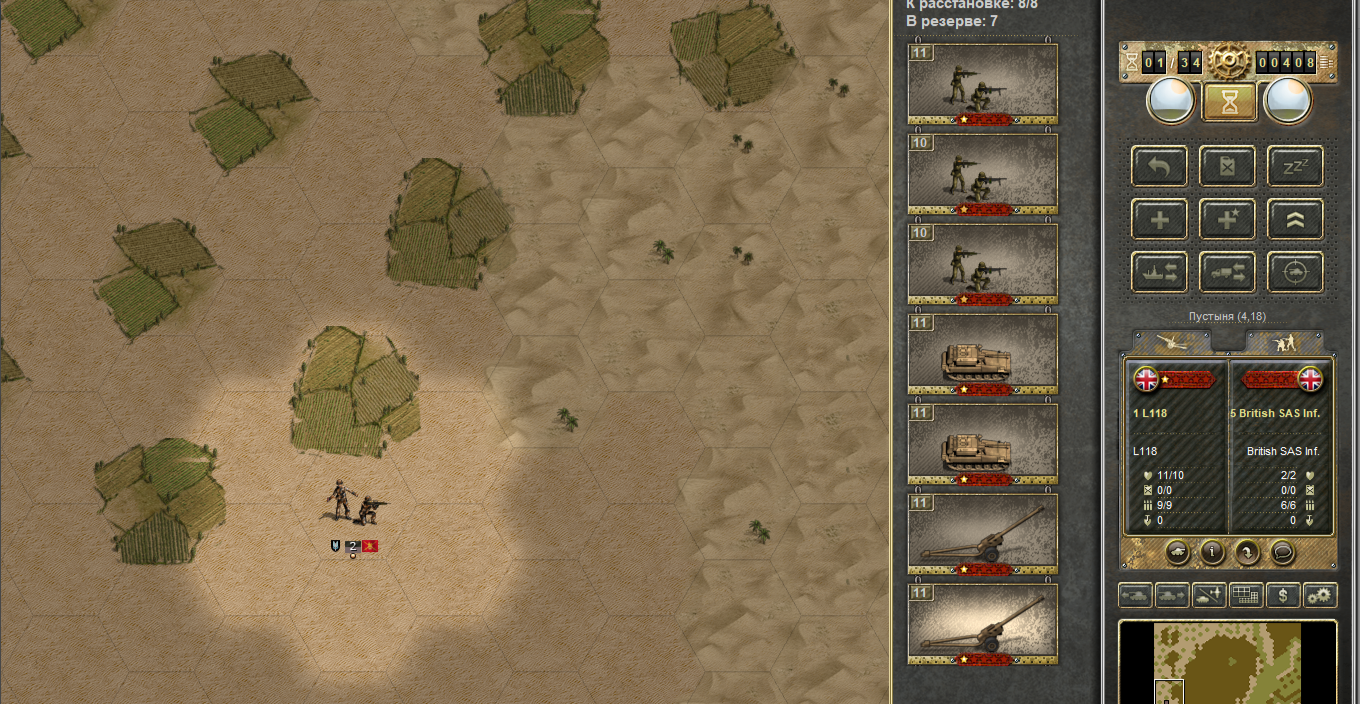Order replacements with the plain plus button
The height and width of the screenshot is (704, 1360).
[x=1159, y=218]
